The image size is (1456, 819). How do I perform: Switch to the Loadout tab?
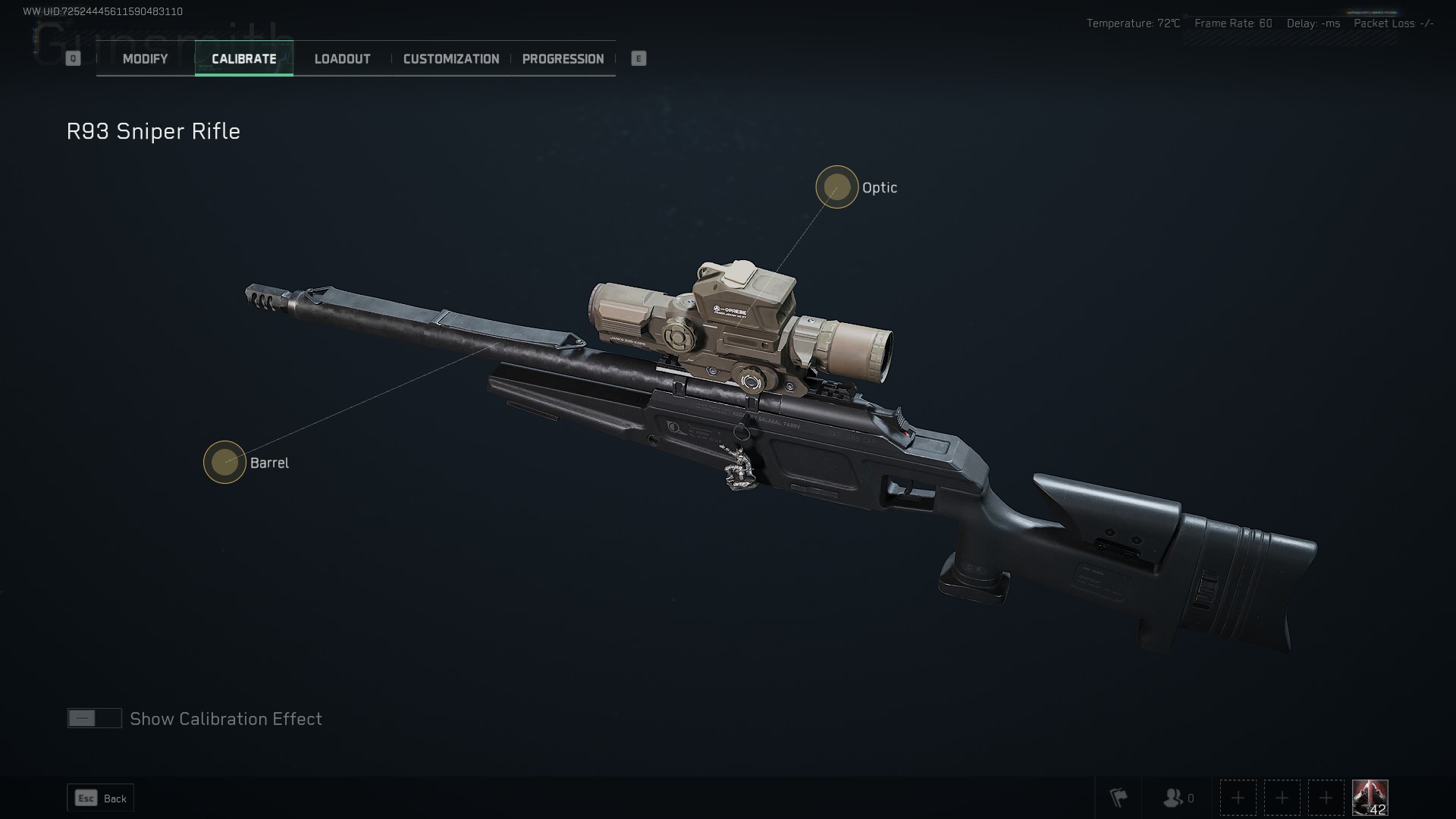pos(342,58)
